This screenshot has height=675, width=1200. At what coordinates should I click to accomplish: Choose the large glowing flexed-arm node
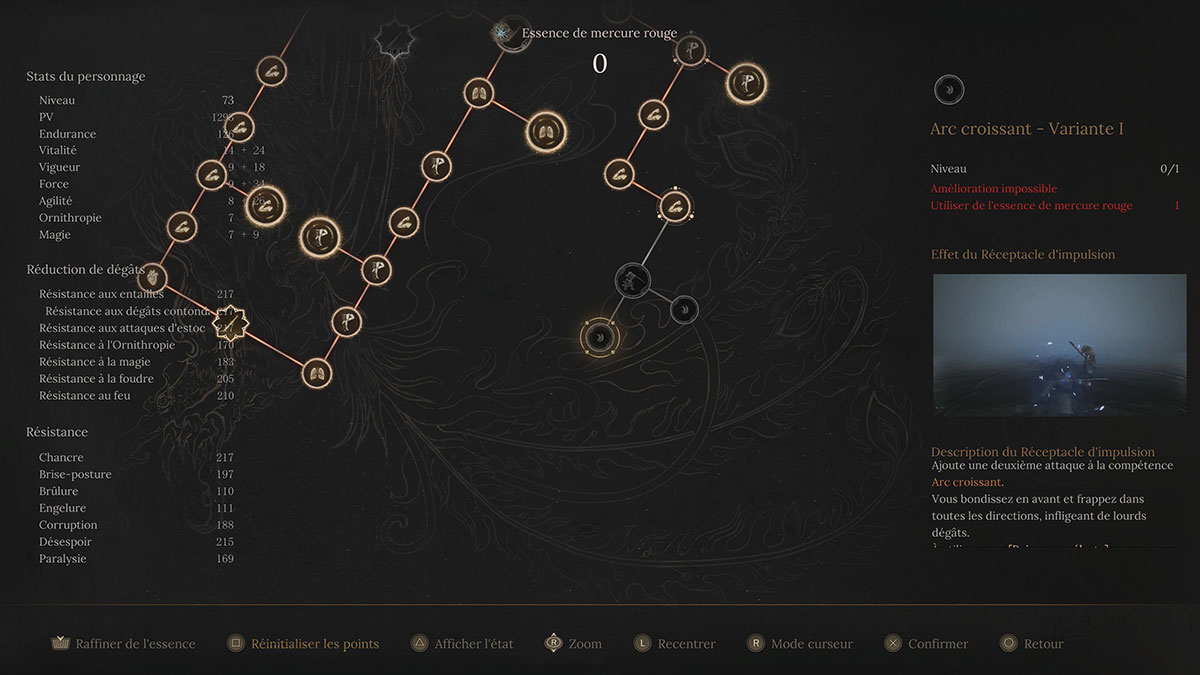(266, 206)
